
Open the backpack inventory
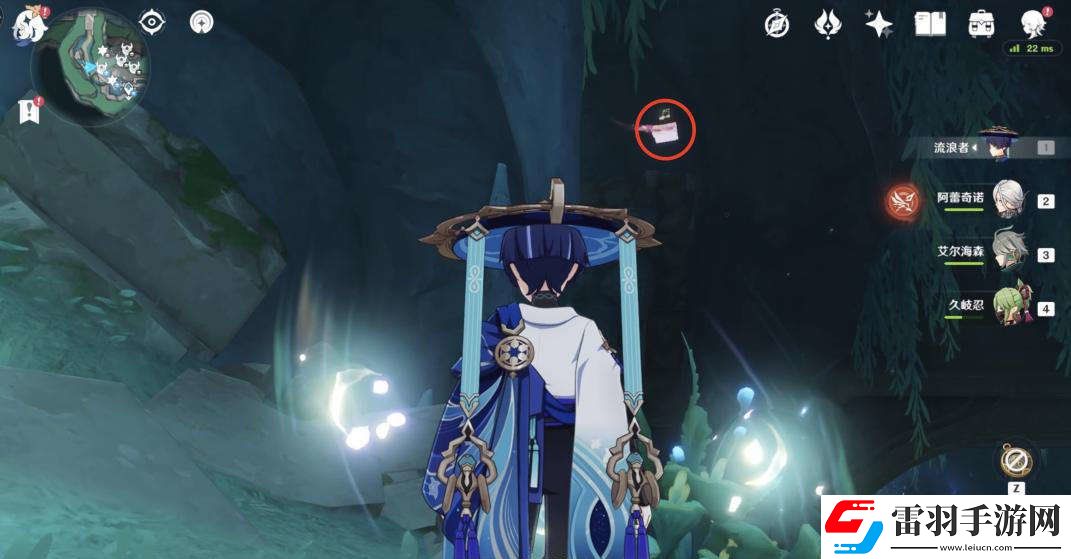click(981, 23)
